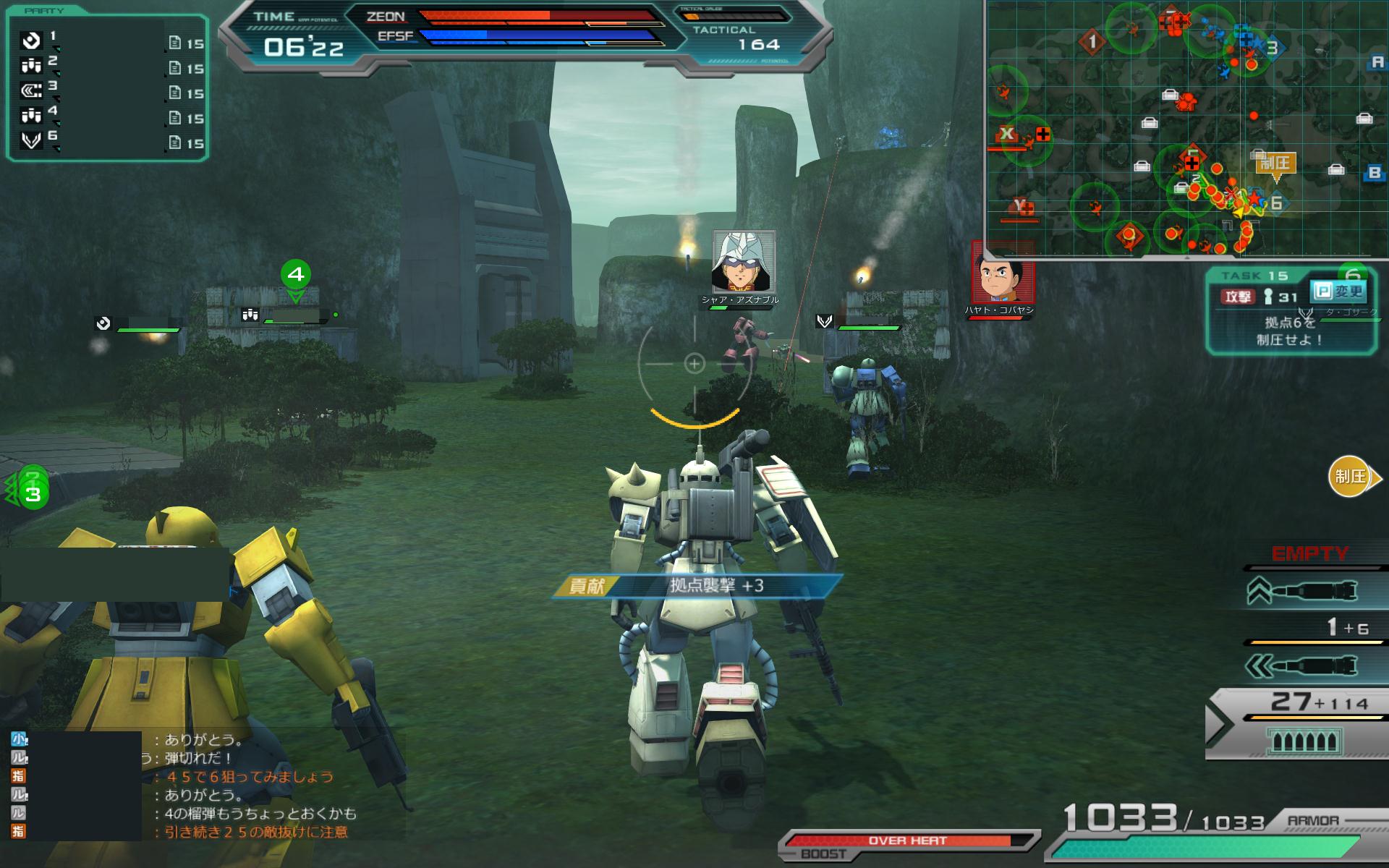Click the blue B marker on the minimap
1389x868 pixels.
1375,173
